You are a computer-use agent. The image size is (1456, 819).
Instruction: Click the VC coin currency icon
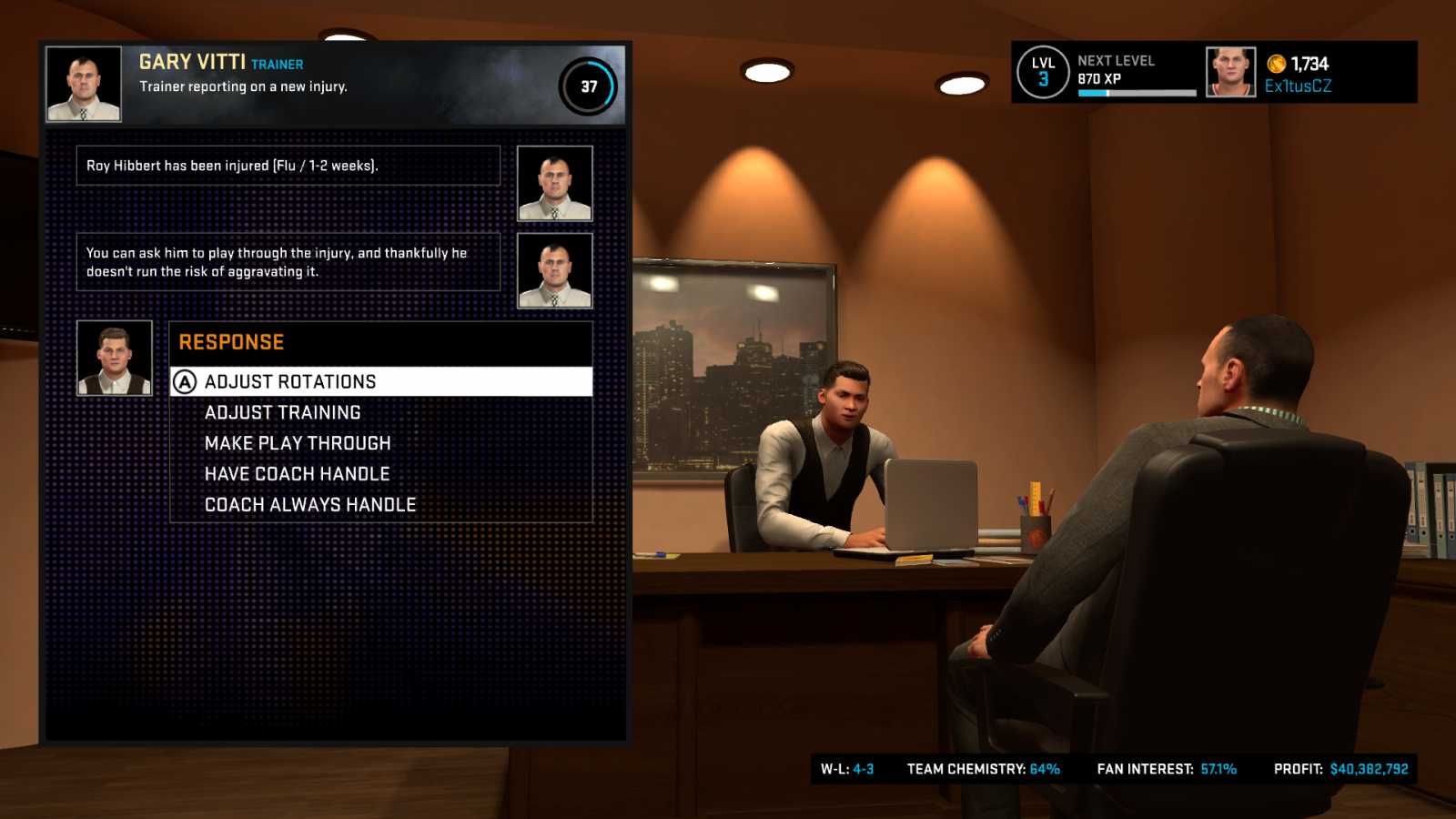1275,65
